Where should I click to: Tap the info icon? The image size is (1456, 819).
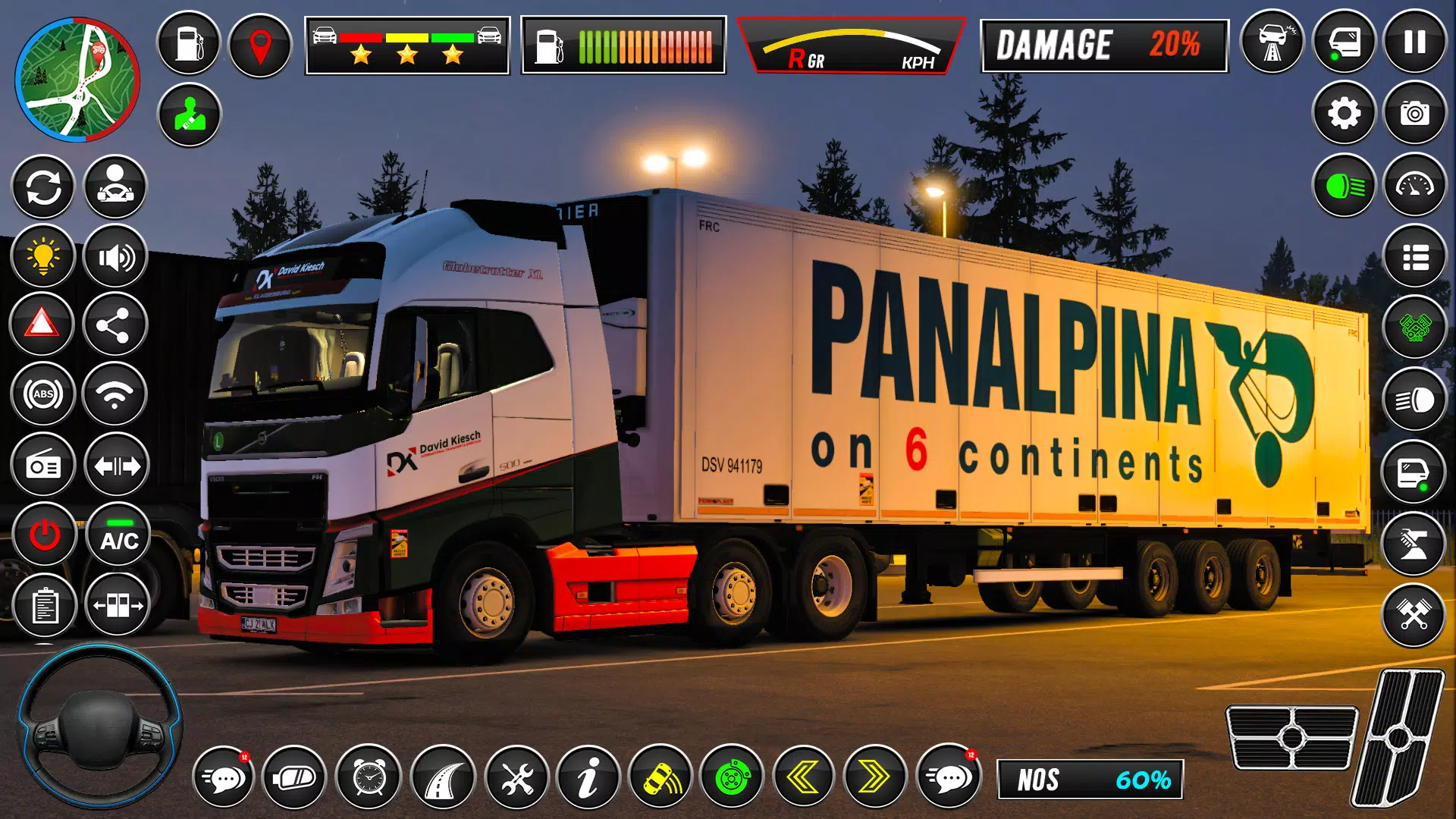pos(588,777)
